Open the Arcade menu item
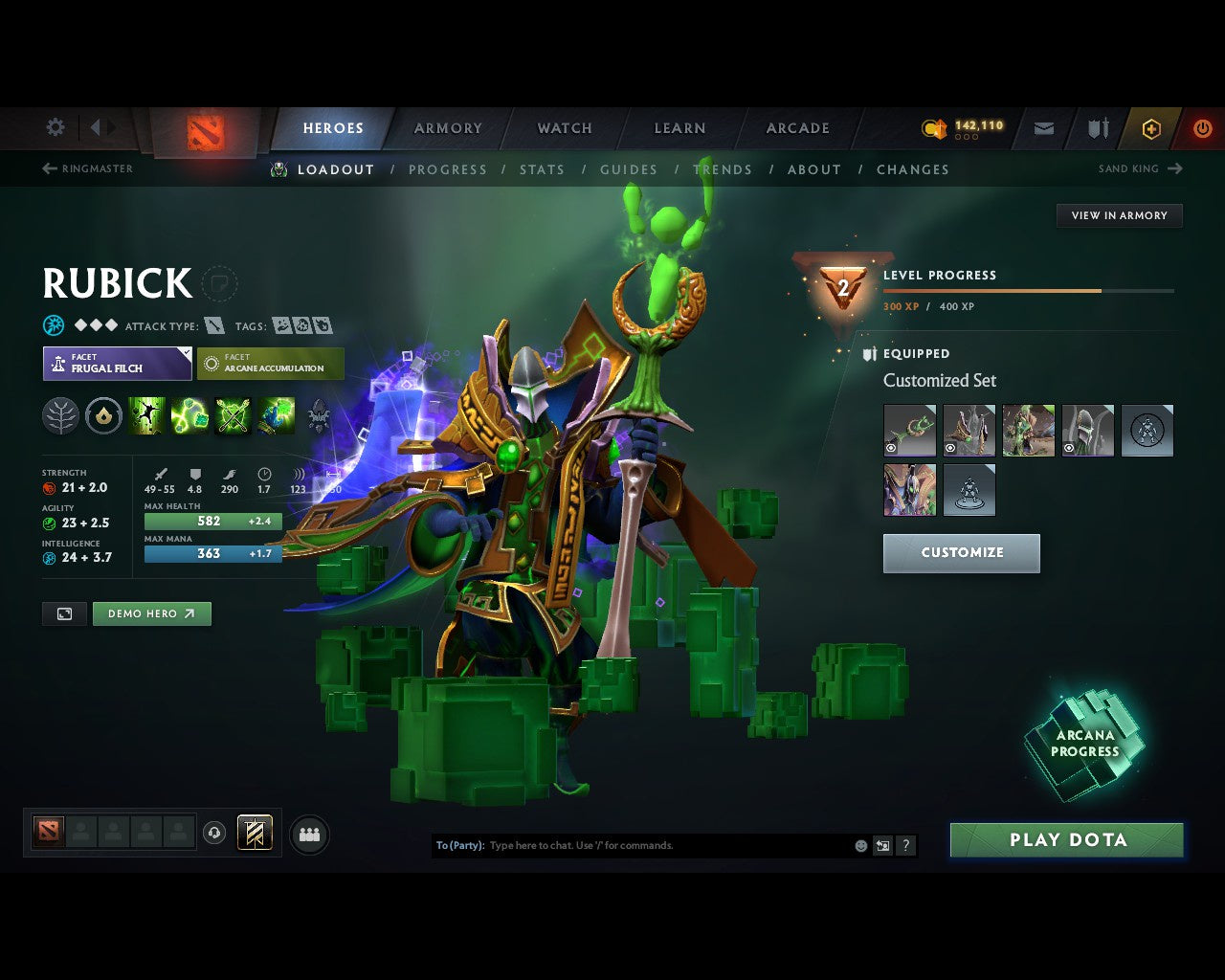 [x=796, y=127]
